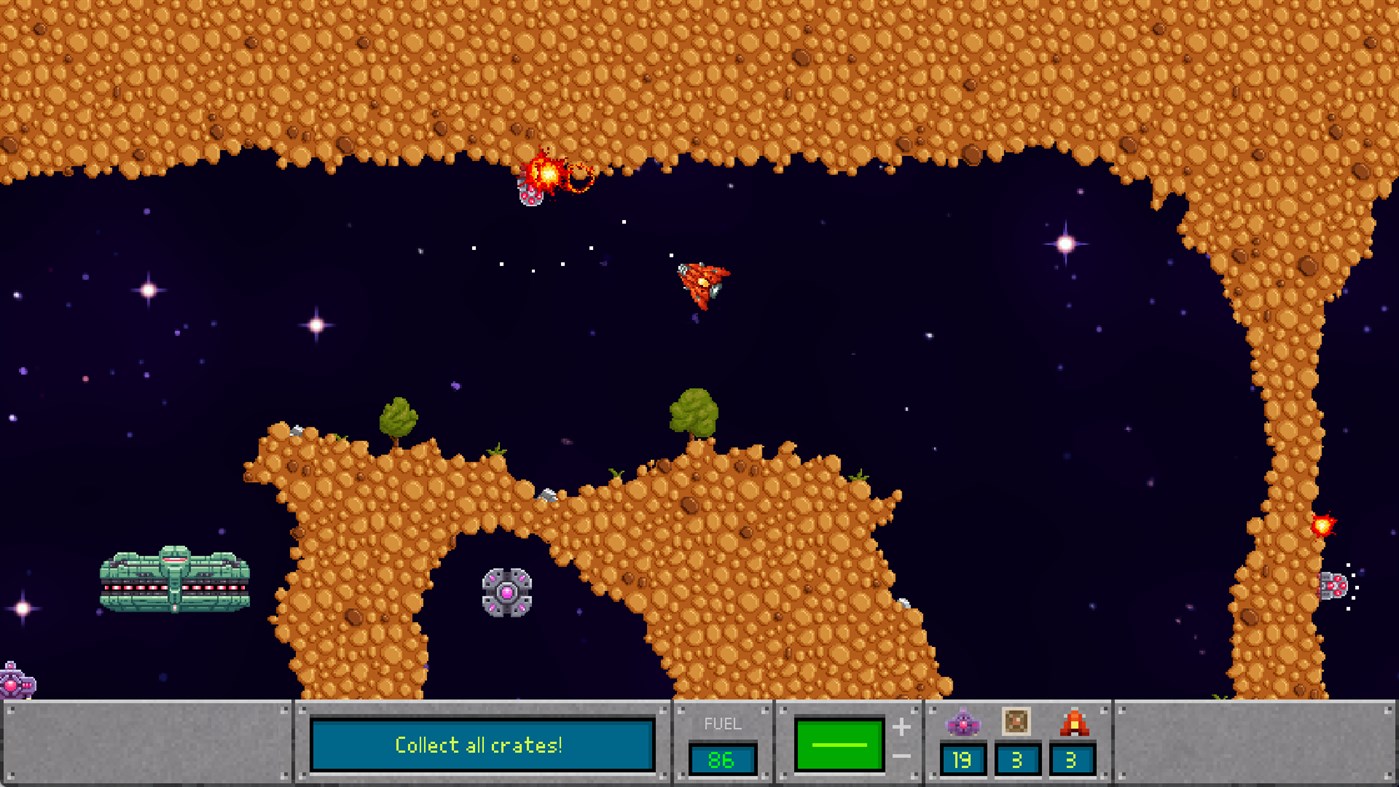Image resolution: width=1399 pixels, height=787 pixels.
Task: Click the lives display showing 3
Action: coord(1072,760)
